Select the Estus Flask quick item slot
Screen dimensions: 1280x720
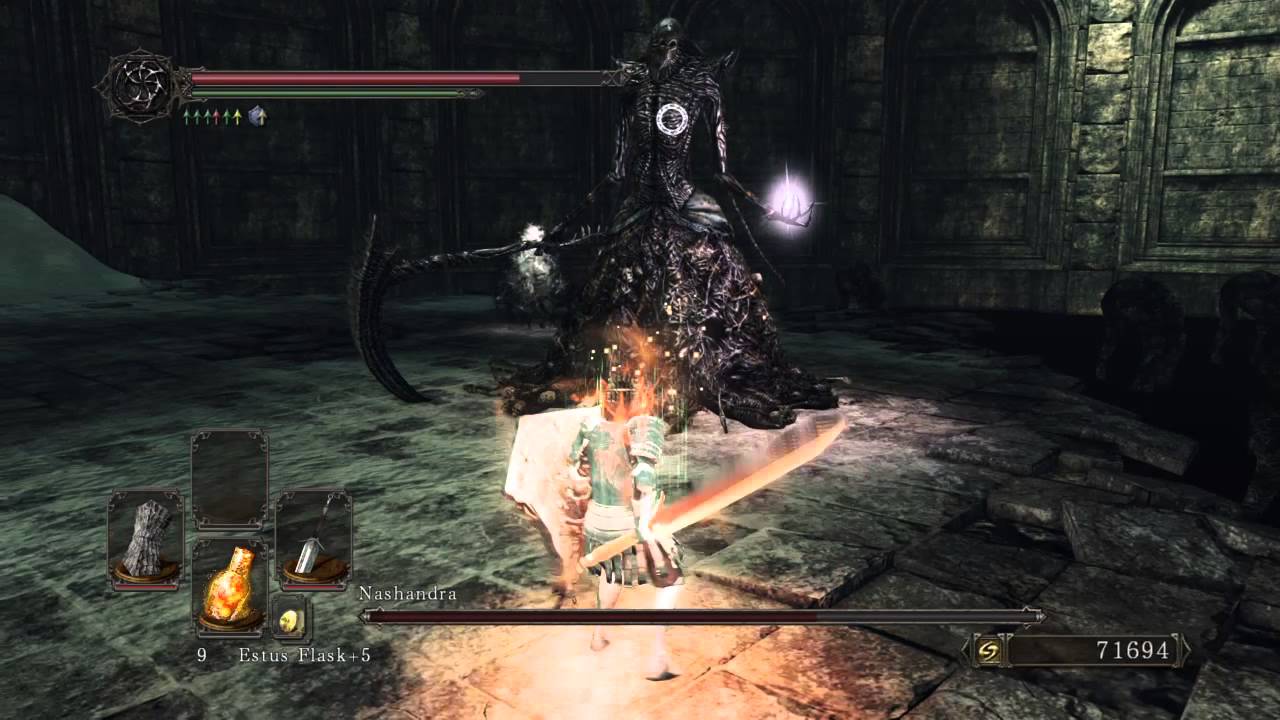(229, 585)
